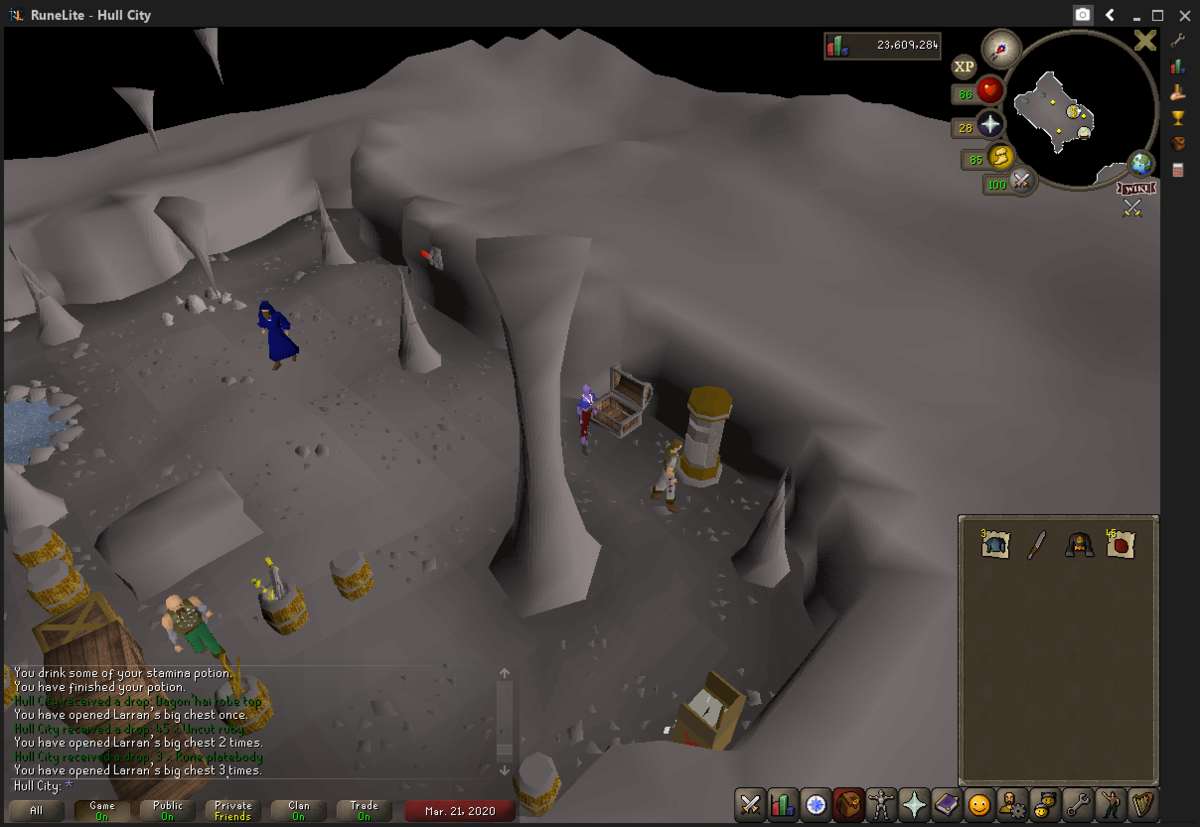Open the world map globe icon
1200x827 pixels.
click(x=1141, y=164)
